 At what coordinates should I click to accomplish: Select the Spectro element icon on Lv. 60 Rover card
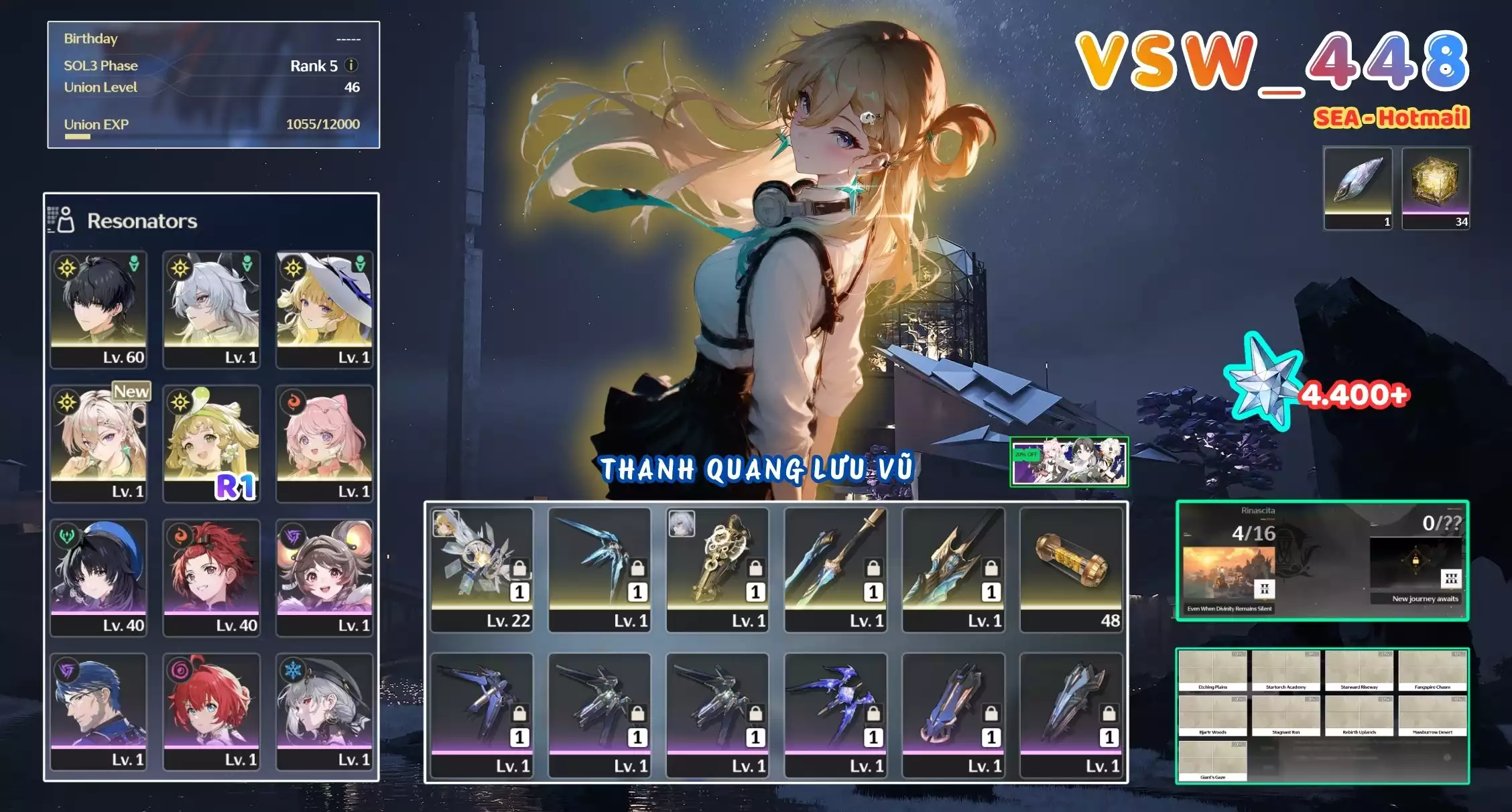click(x=67, y=268)
